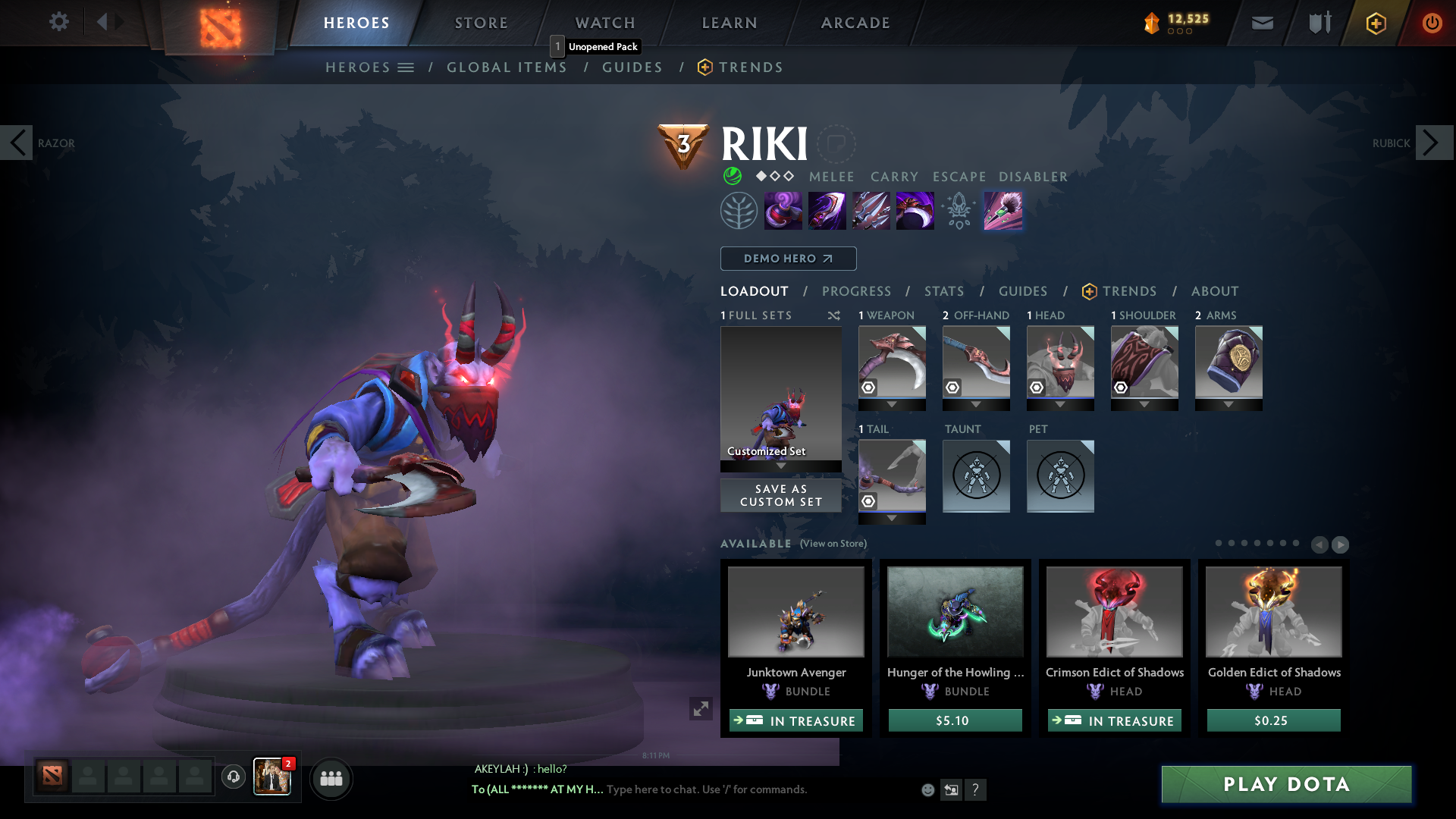Expand the Shoulder slot alternatives chevron
This screenshot has width=1456, height=819.
[1144, 404]
